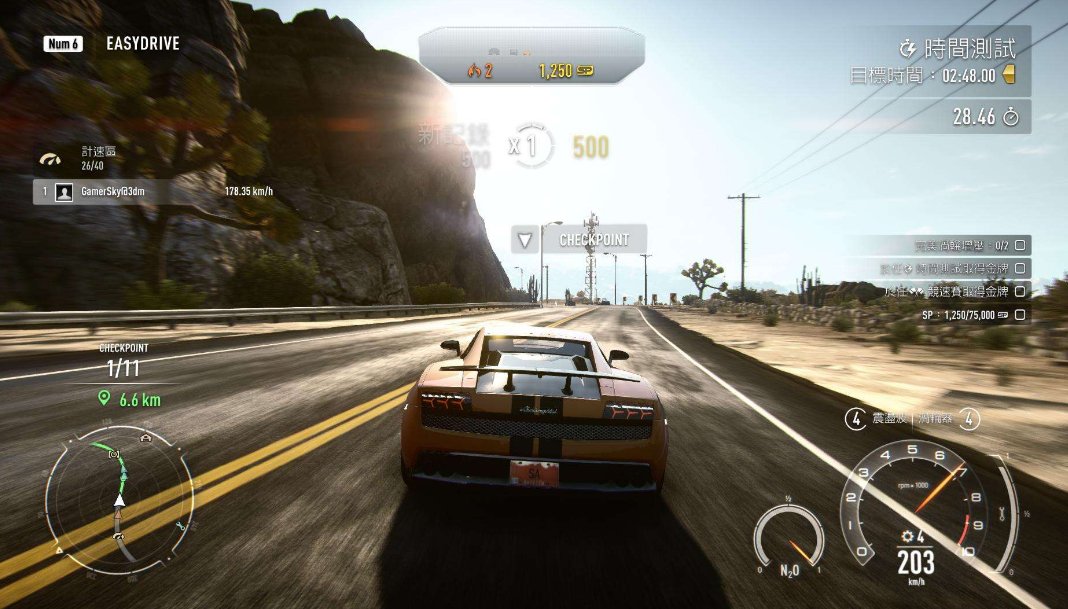The width and height of the screenshot is (1068, 609).
Task: Click the N2O nitrous gauge
Action: [x=789, y=541]
